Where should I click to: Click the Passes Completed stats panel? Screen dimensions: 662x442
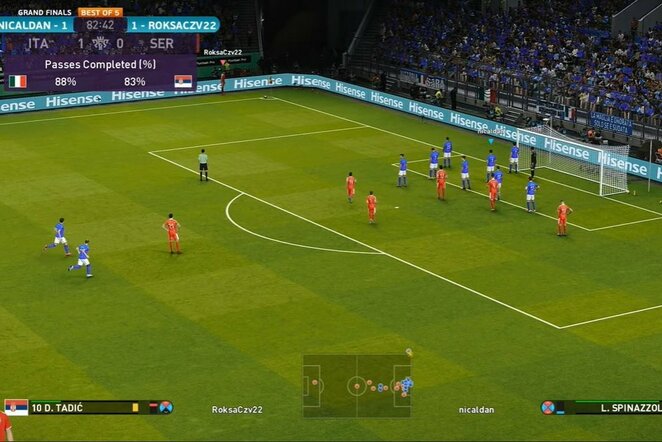pos(99,73)
